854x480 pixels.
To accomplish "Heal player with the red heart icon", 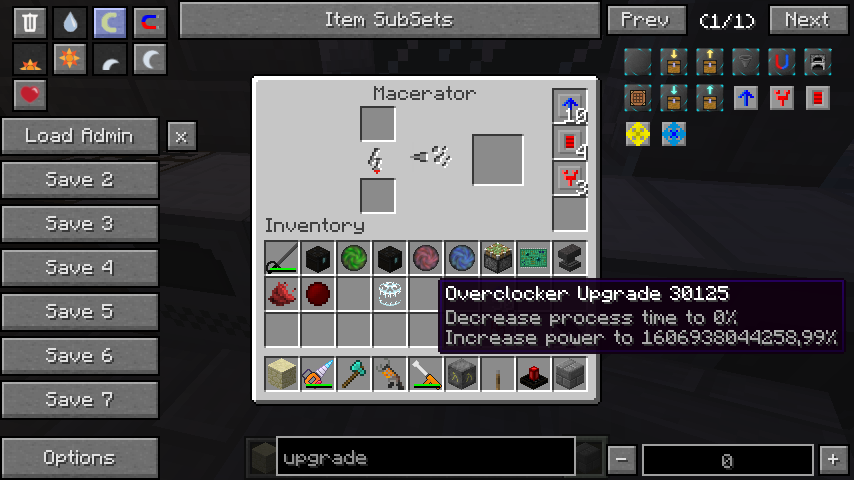I will [30, 95].
